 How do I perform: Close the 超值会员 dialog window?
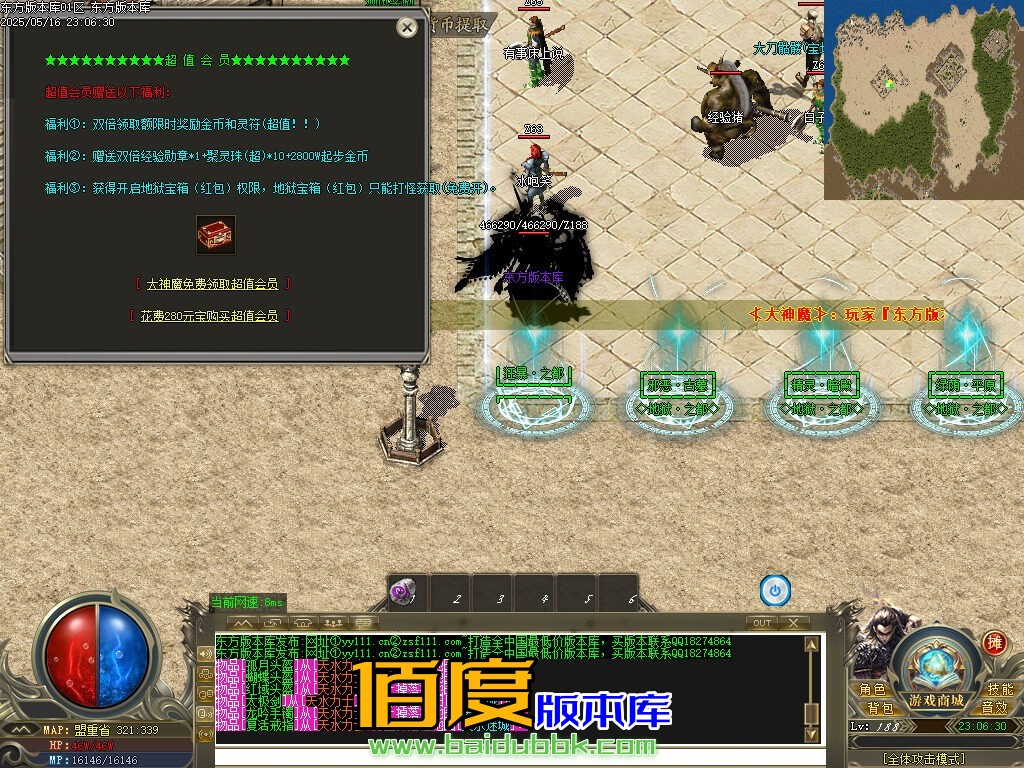(407, 27)
